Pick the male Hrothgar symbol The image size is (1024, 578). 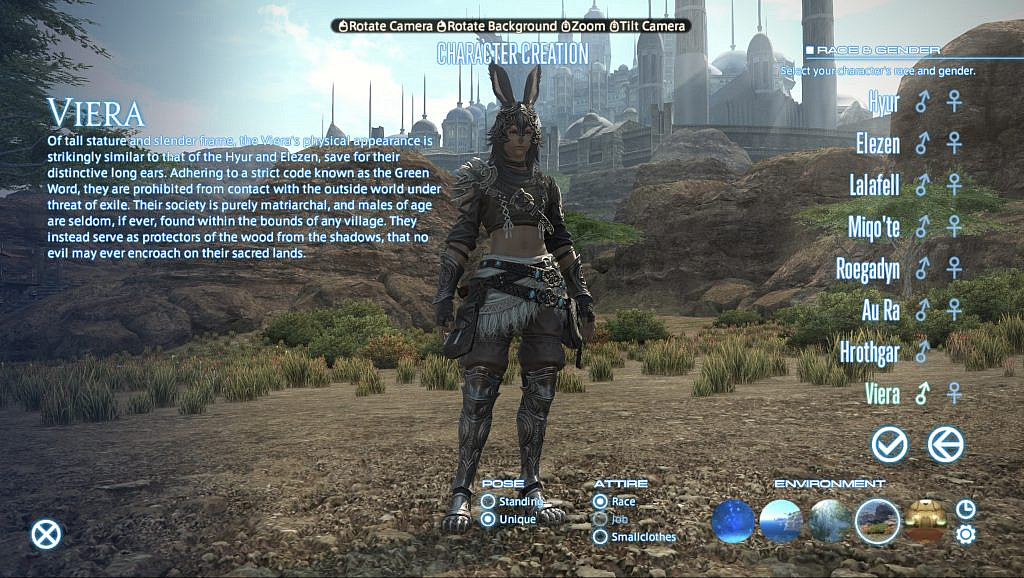click(x=922, y=351)
